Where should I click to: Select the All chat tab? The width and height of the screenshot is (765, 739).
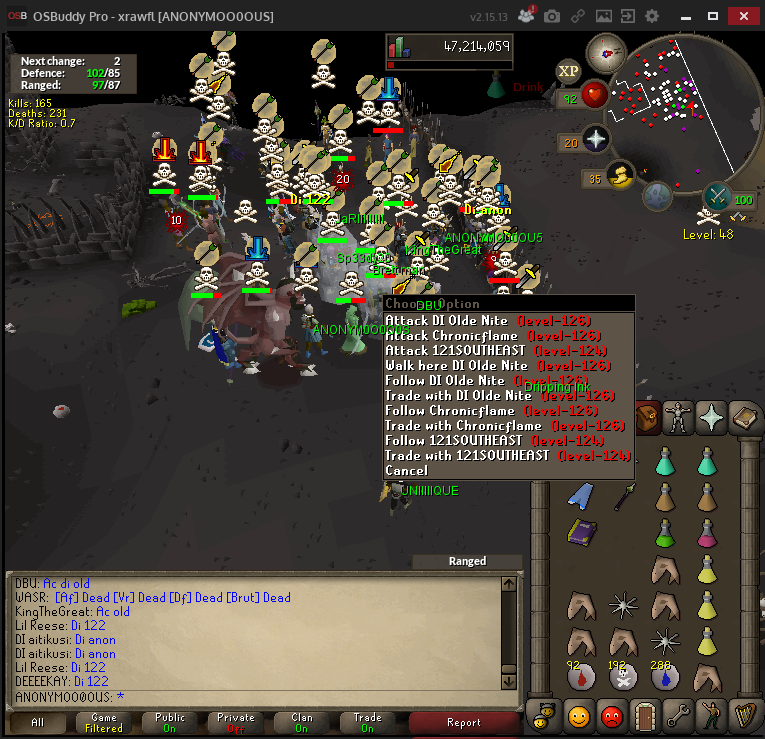37,722
